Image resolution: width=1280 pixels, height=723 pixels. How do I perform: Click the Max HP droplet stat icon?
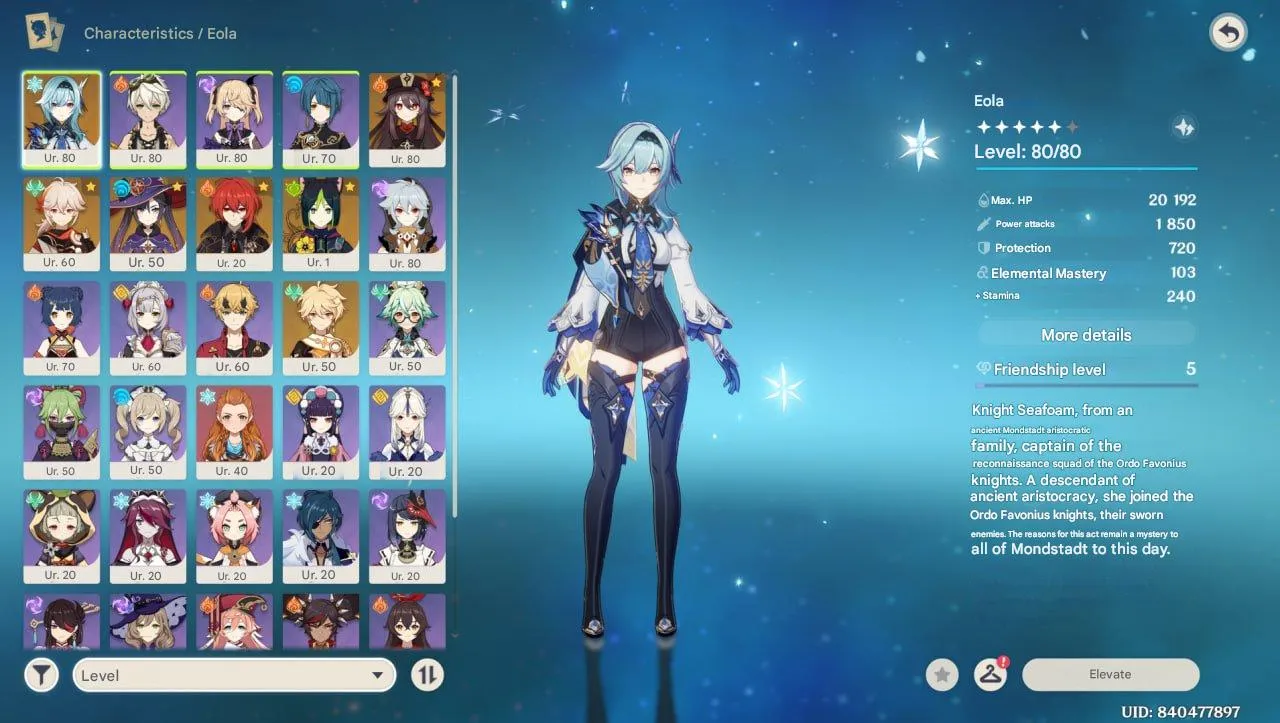coord(982,199)
